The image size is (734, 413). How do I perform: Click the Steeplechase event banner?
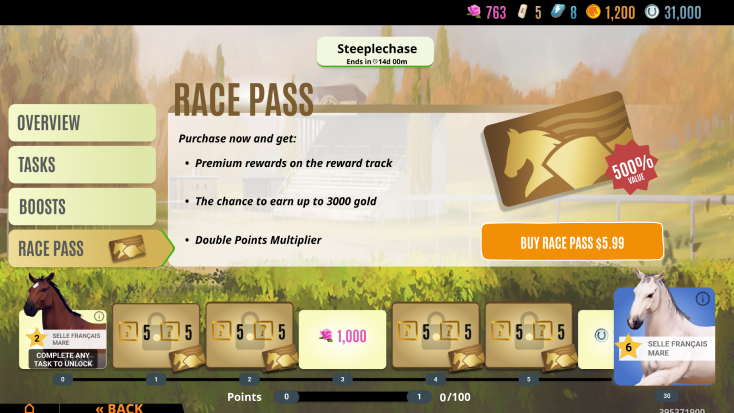point(375,52)
